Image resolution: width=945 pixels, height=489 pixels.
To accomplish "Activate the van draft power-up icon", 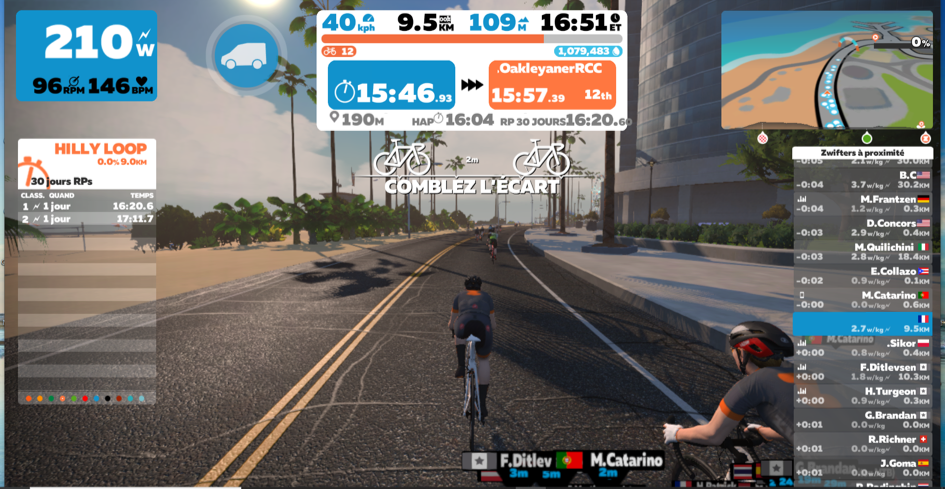I will [245, 55].
